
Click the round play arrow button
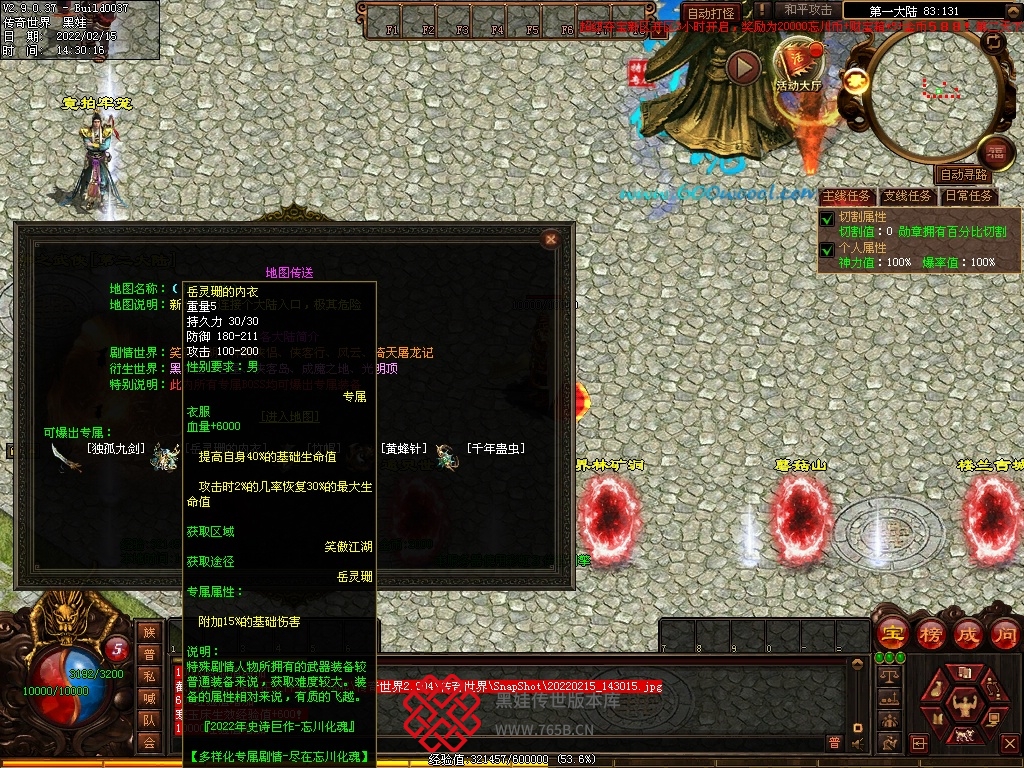click(743, 67)
